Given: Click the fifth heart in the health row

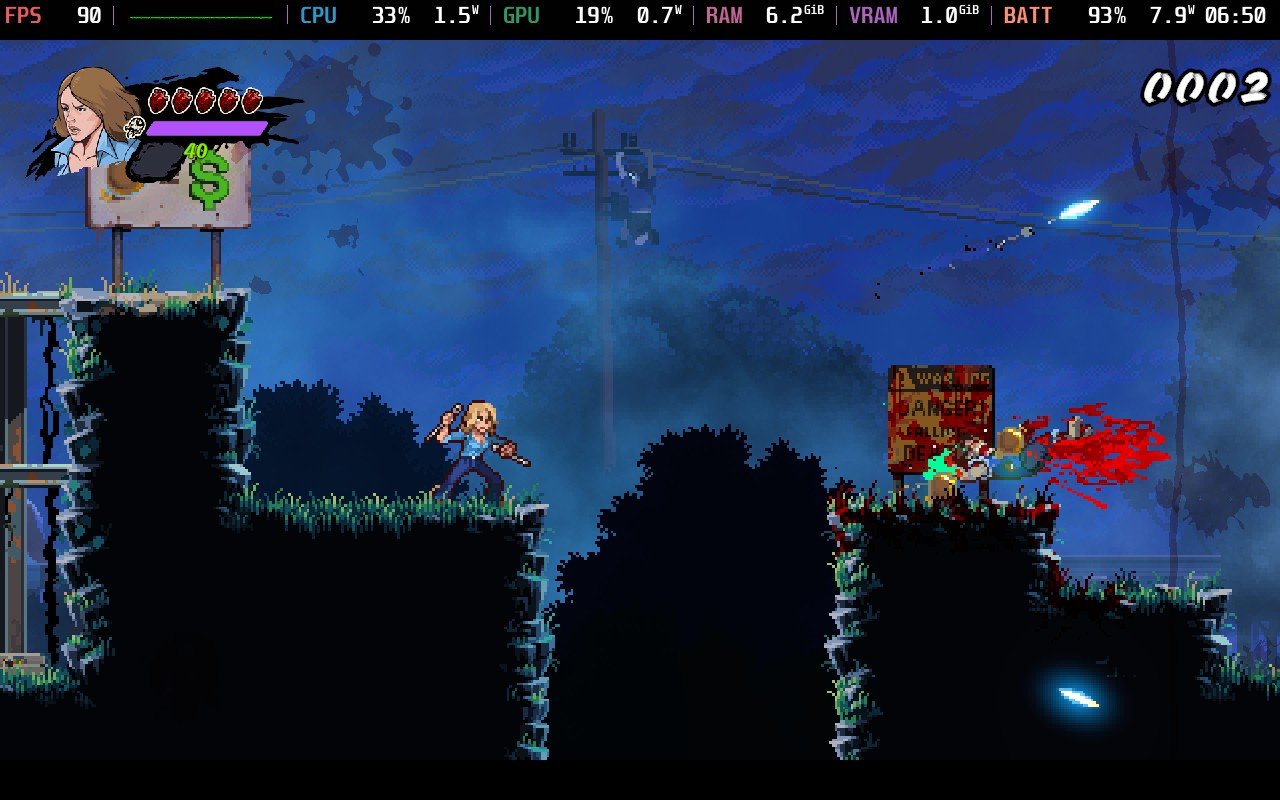Looking at the screenshot, I should click(x=250, y=98).
